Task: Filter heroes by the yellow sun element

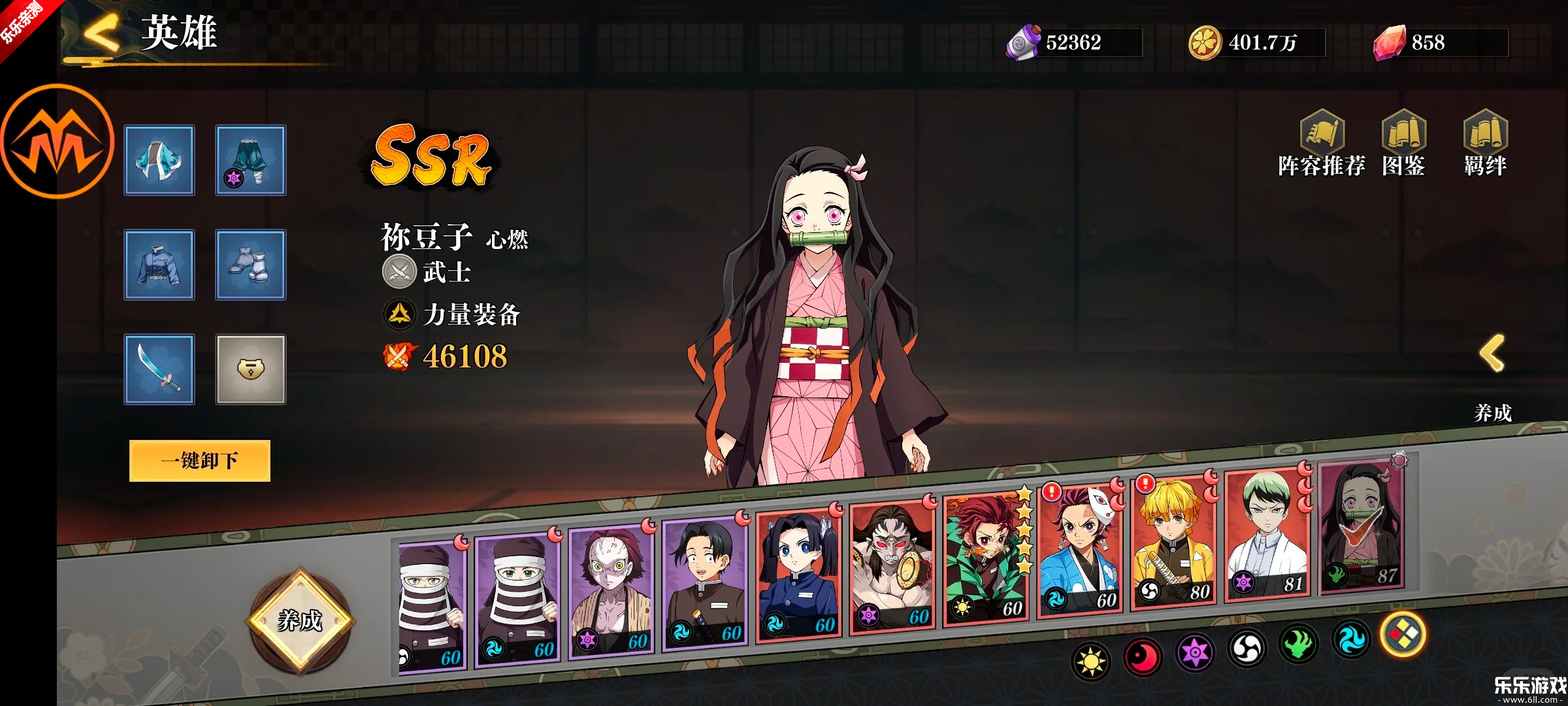Action: click(x=1090, y=662)
